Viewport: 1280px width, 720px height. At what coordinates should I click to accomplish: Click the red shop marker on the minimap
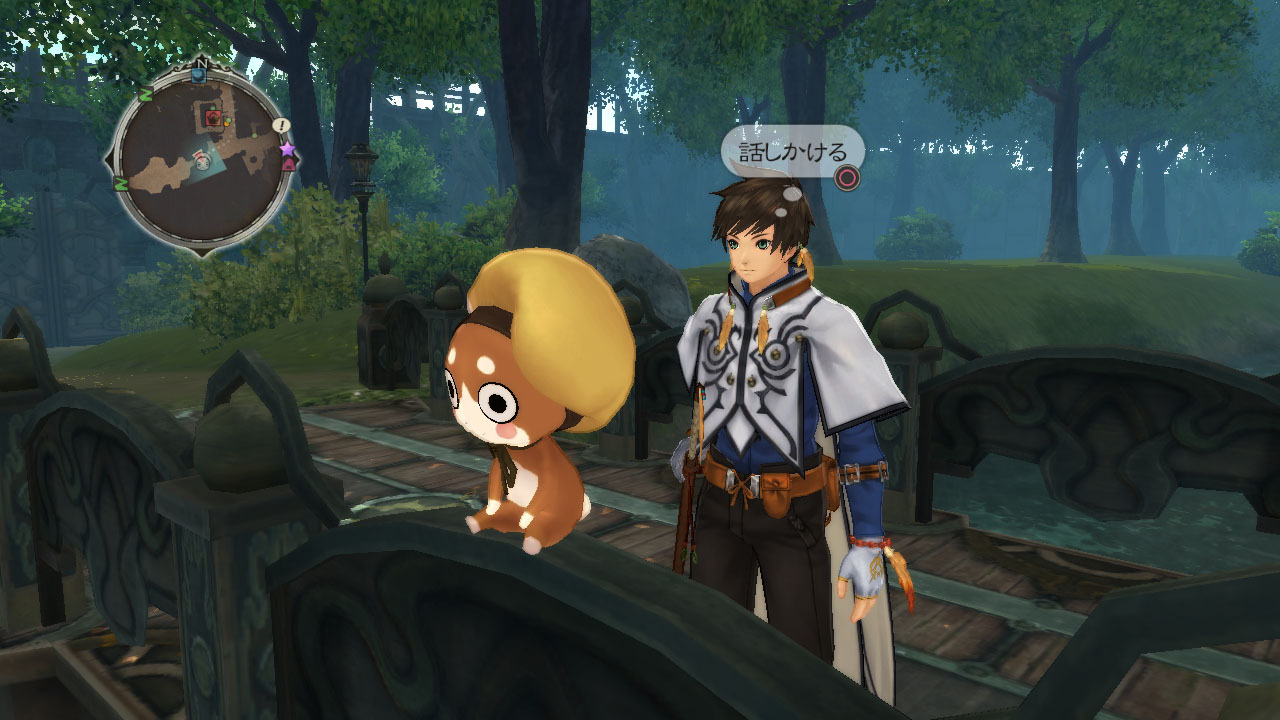tap(213, 116)
